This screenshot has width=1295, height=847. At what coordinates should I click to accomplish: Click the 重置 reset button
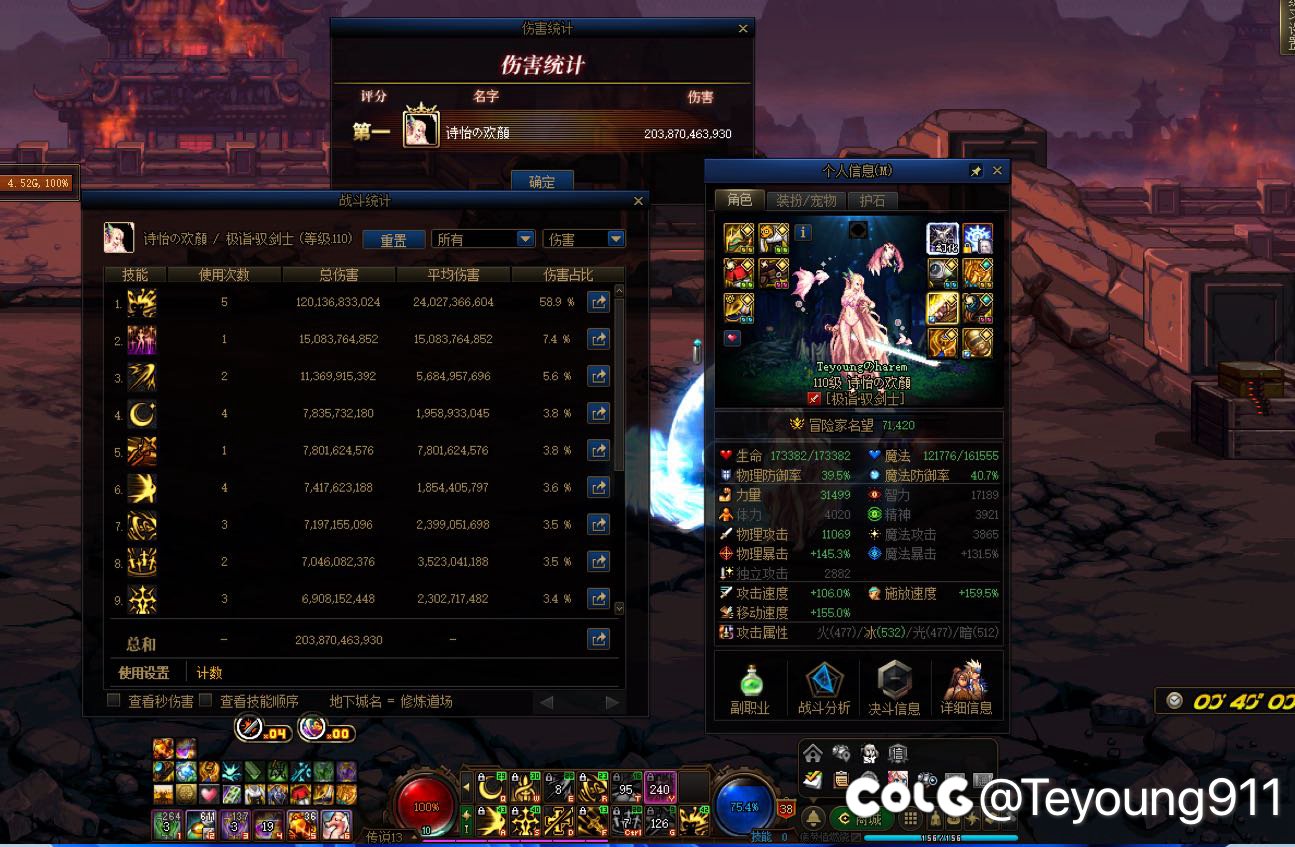[393, 240]
